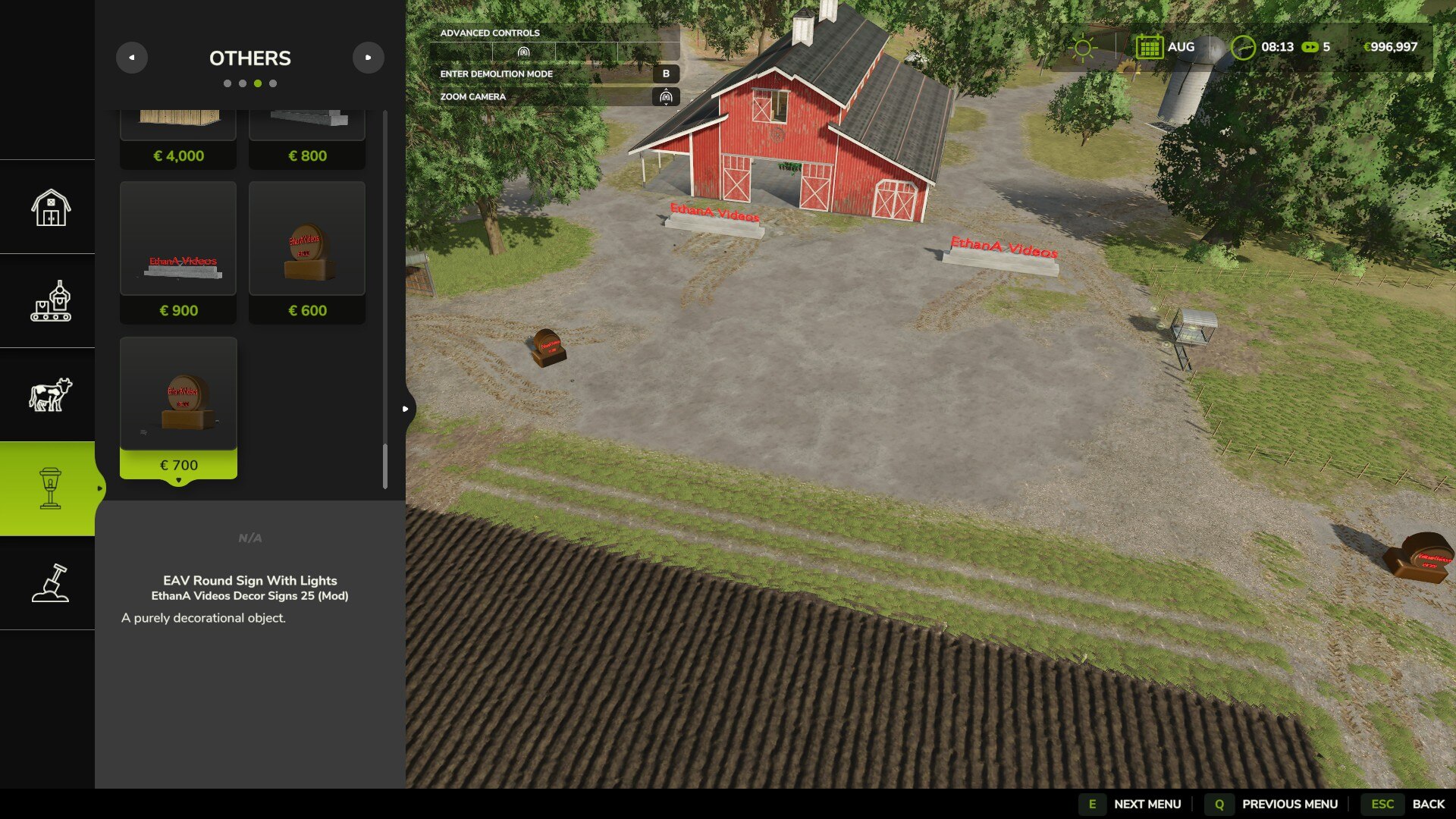
Task: Select the animals cow category
Action: coord(50,394)
